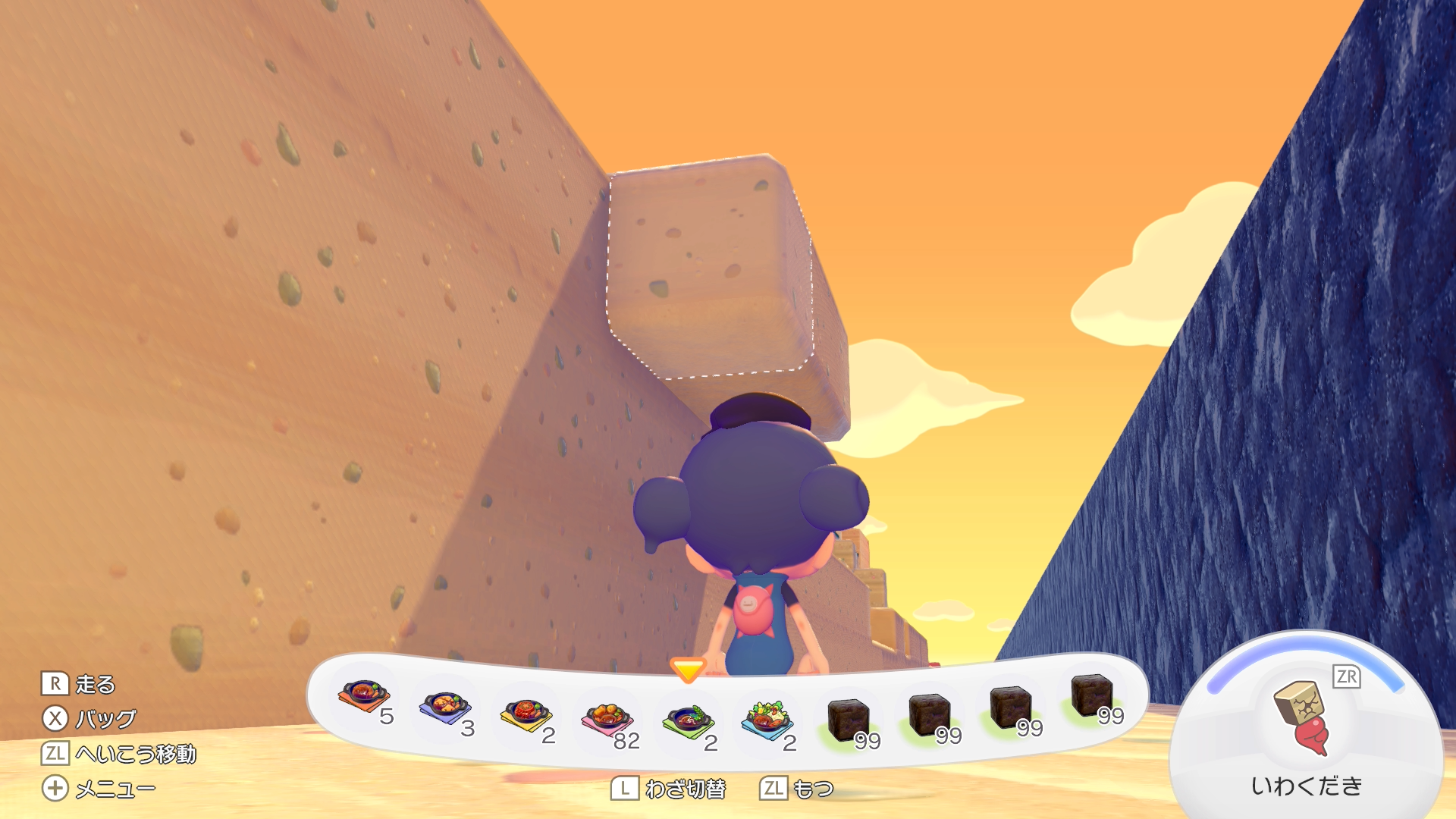Viewport: 1456px width, 819px height.
Task: Pick the dish on the pink mat
Action: pyautogui.click(x=607, y=719)
